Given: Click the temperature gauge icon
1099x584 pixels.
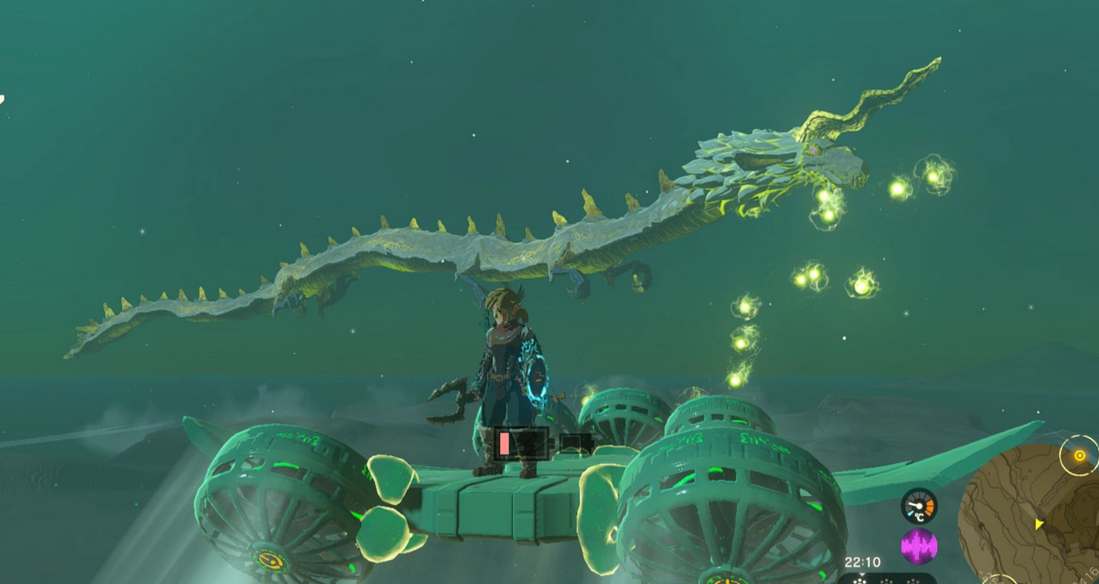Looking at the screenshot, I should click(x=918, y=506).
